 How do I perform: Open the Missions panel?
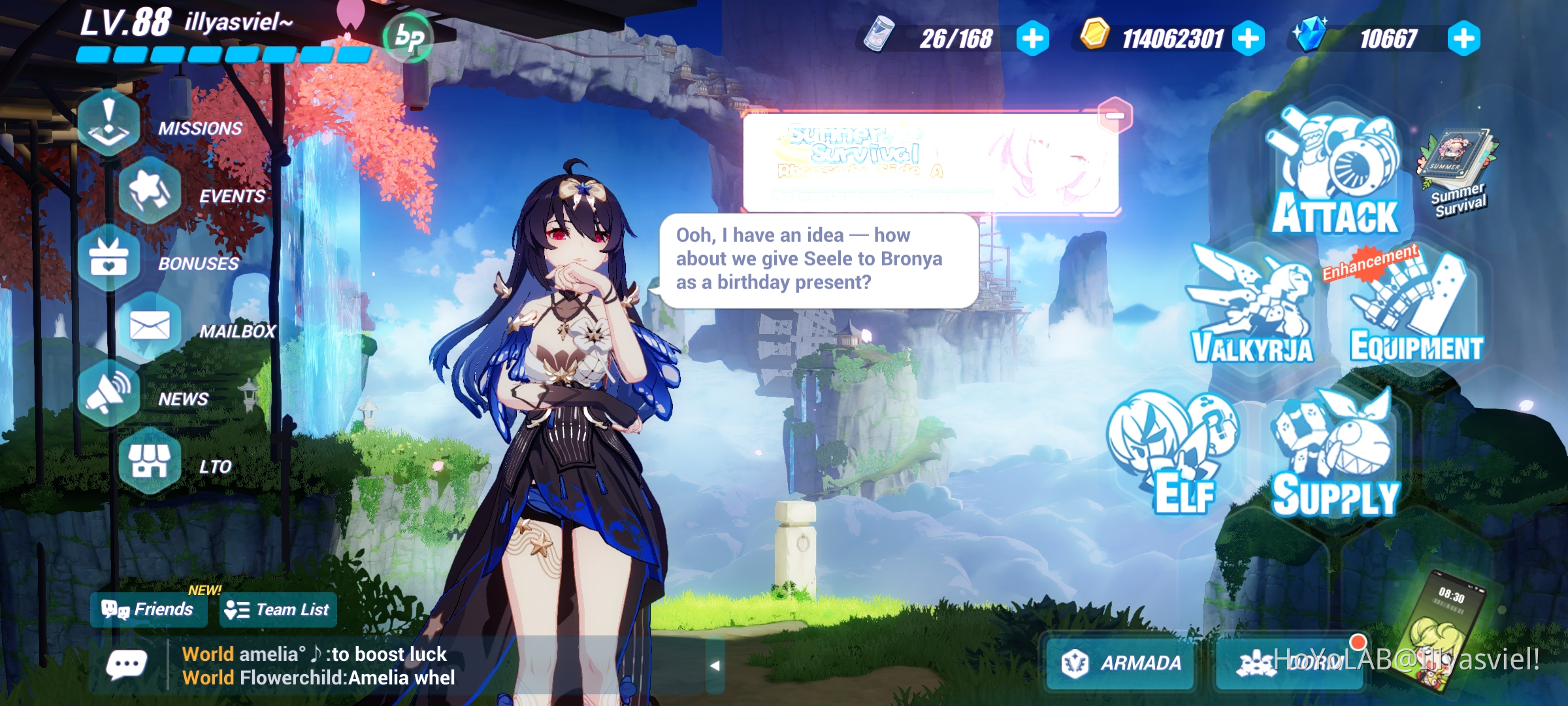pos(108,124)
